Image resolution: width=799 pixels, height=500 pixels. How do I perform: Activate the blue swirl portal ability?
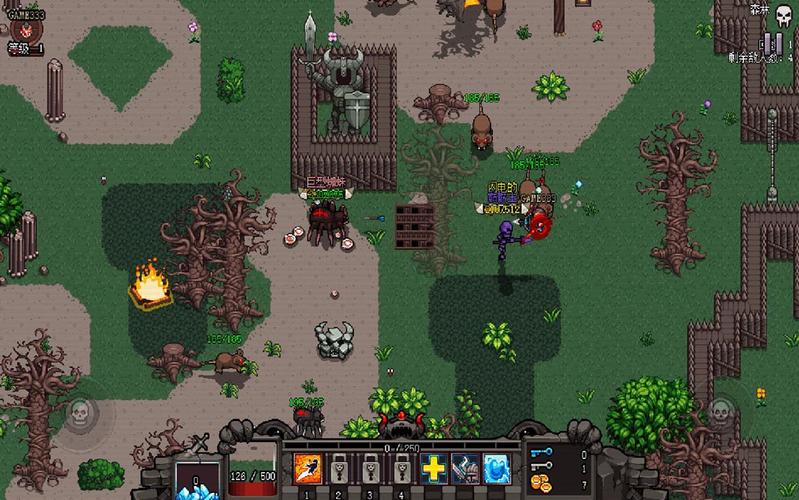click(495, 468)
